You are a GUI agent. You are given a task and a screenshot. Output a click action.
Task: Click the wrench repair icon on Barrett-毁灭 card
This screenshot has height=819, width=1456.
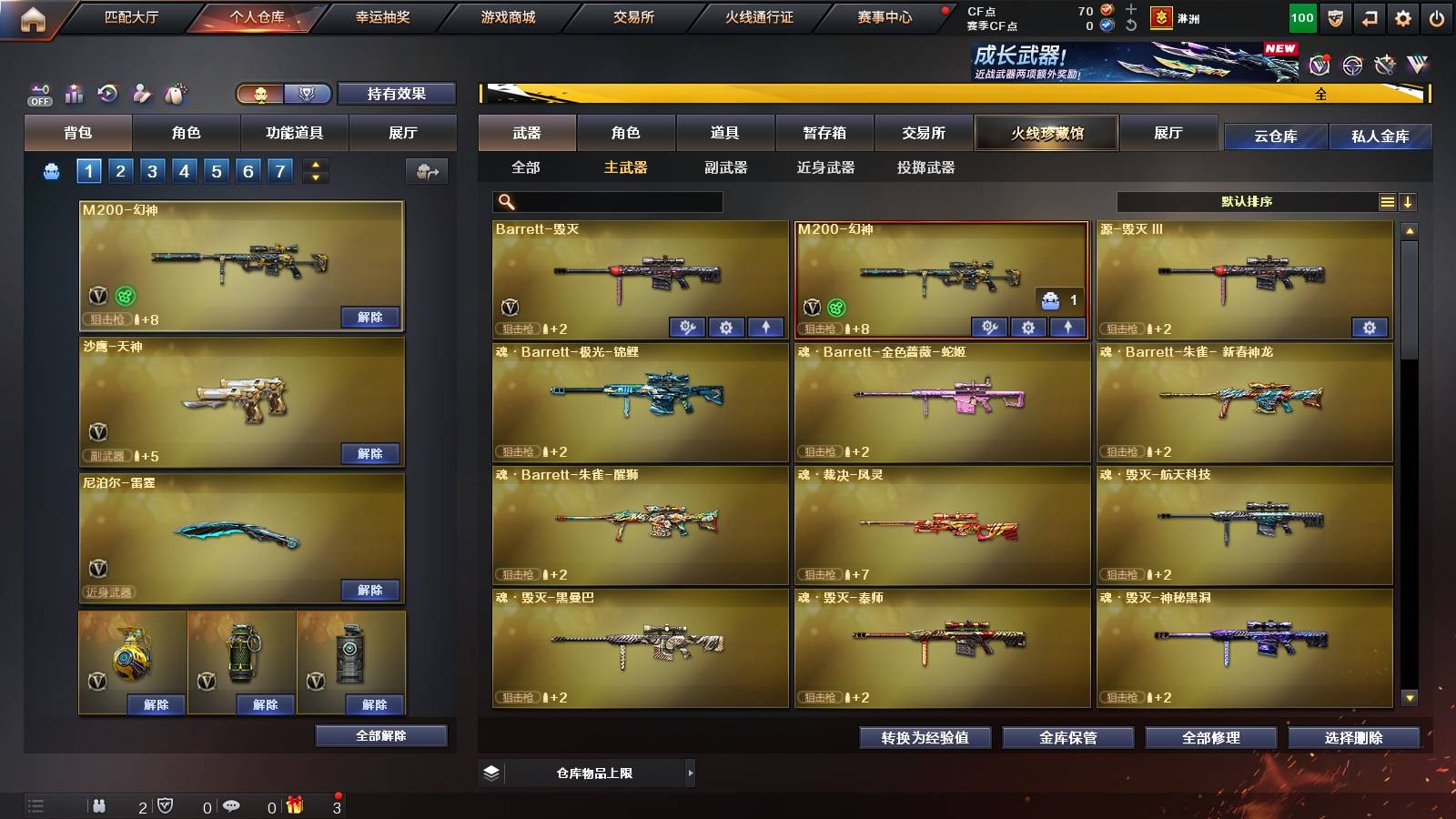coord(688,326)
